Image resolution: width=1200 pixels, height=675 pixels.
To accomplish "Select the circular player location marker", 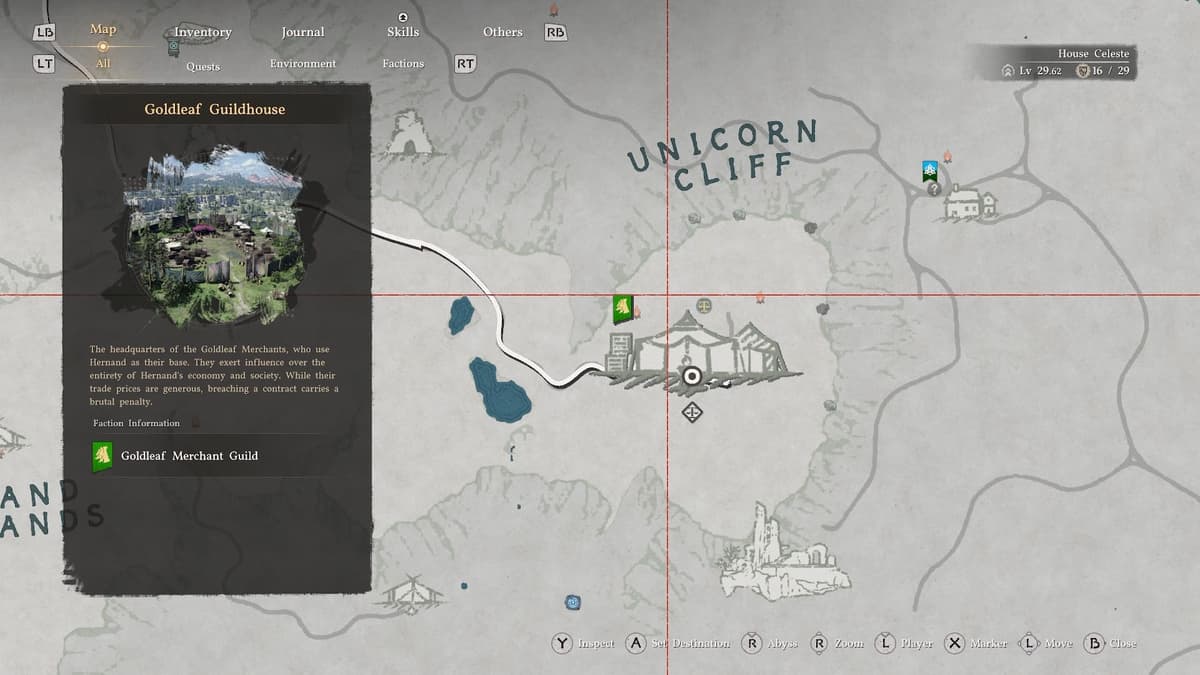I will 691,376.
